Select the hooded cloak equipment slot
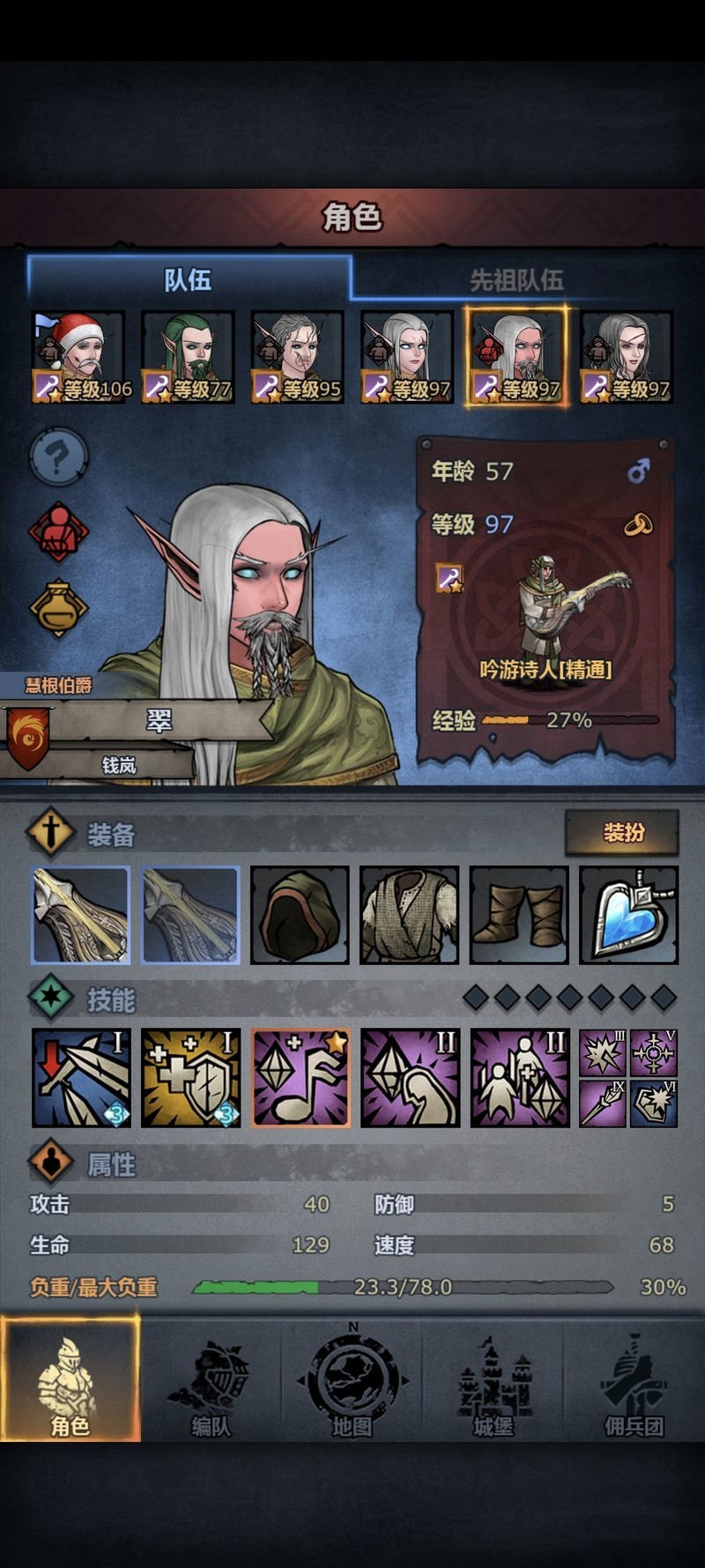The height and width of the screenshot is (1568, 705). (x=300, y=915)
